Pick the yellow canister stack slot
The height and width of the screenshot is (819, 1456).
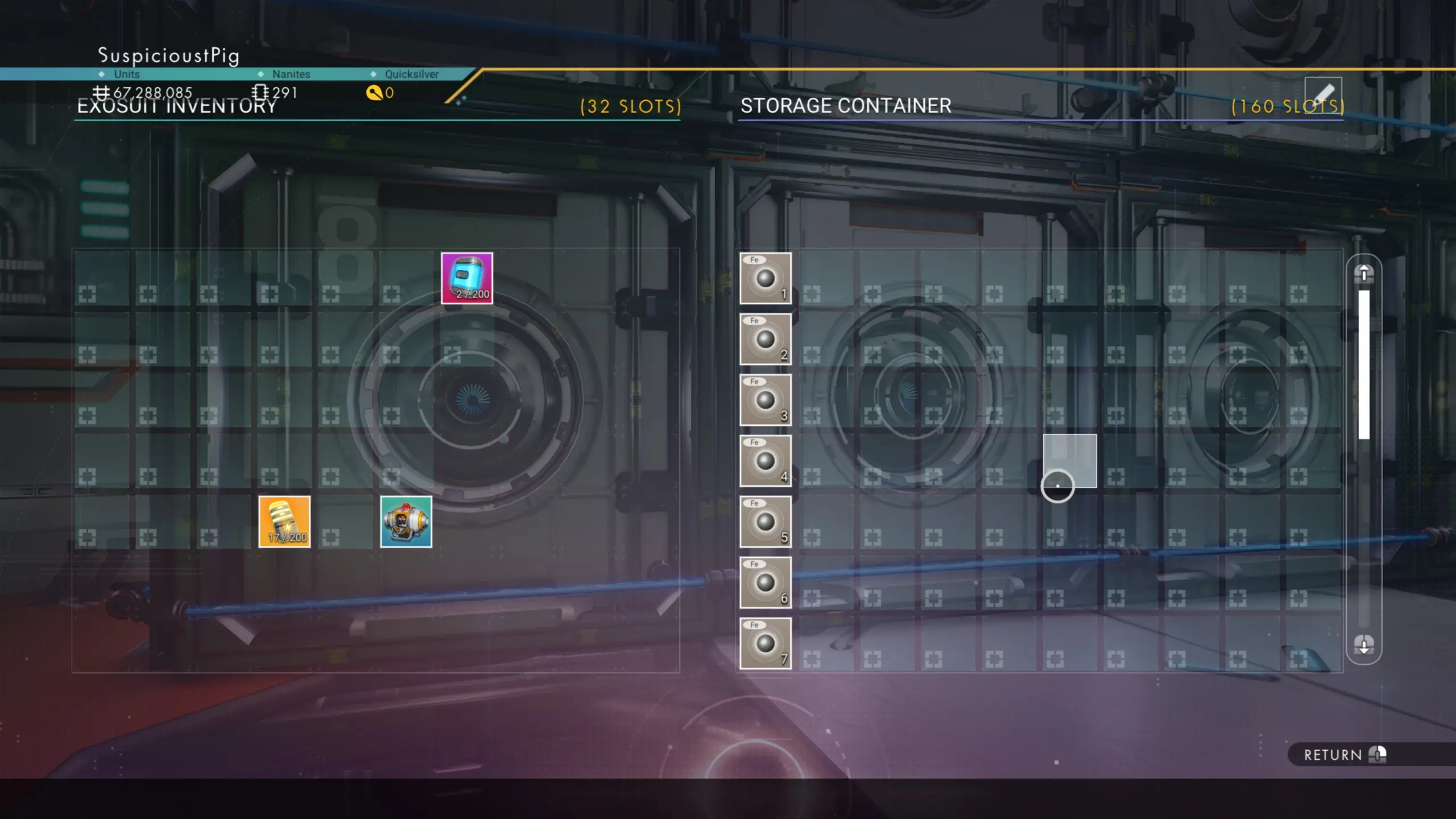(x=284, y=522)
